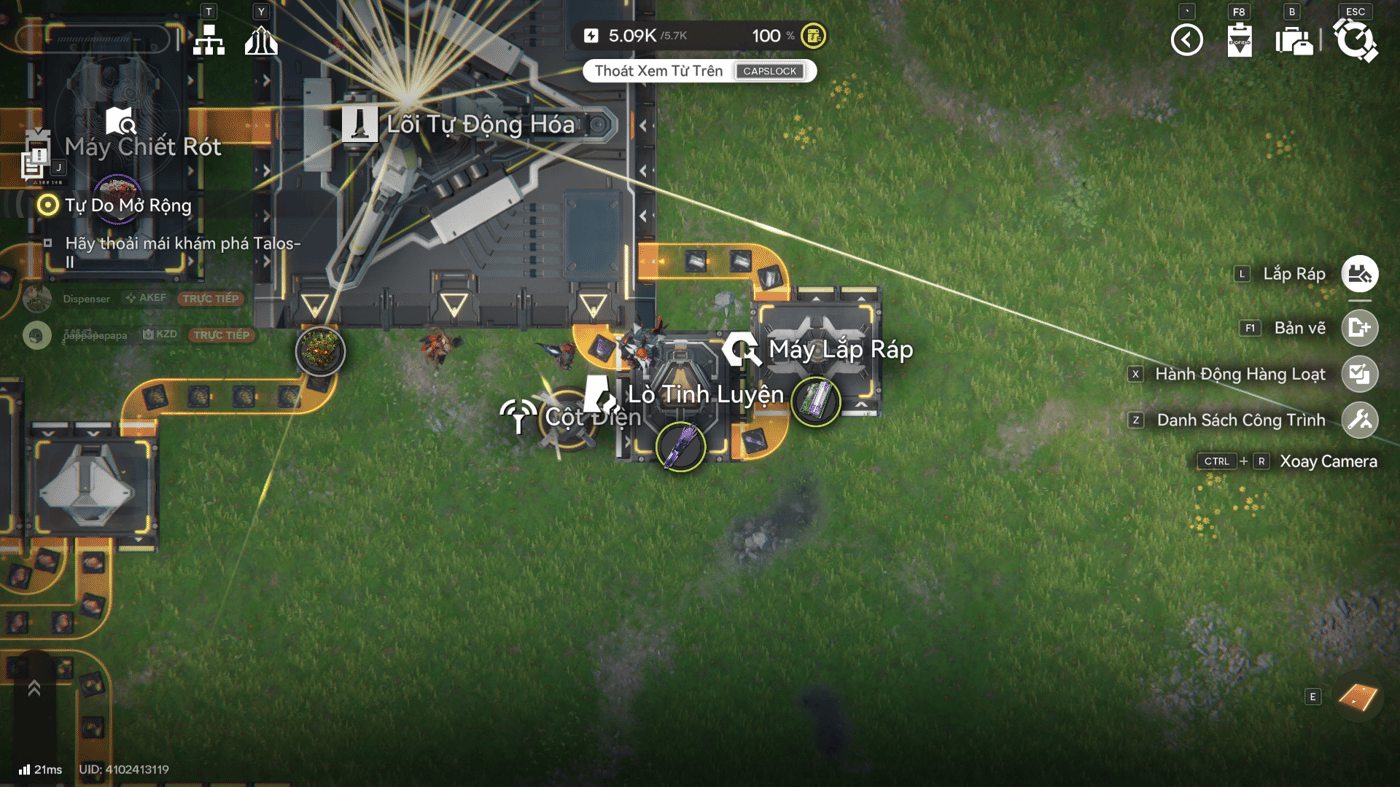This screenshot has height=787, width=1400.
Task: Open the Lắp Ráp assembly mode
Action: coord(1359,274)
